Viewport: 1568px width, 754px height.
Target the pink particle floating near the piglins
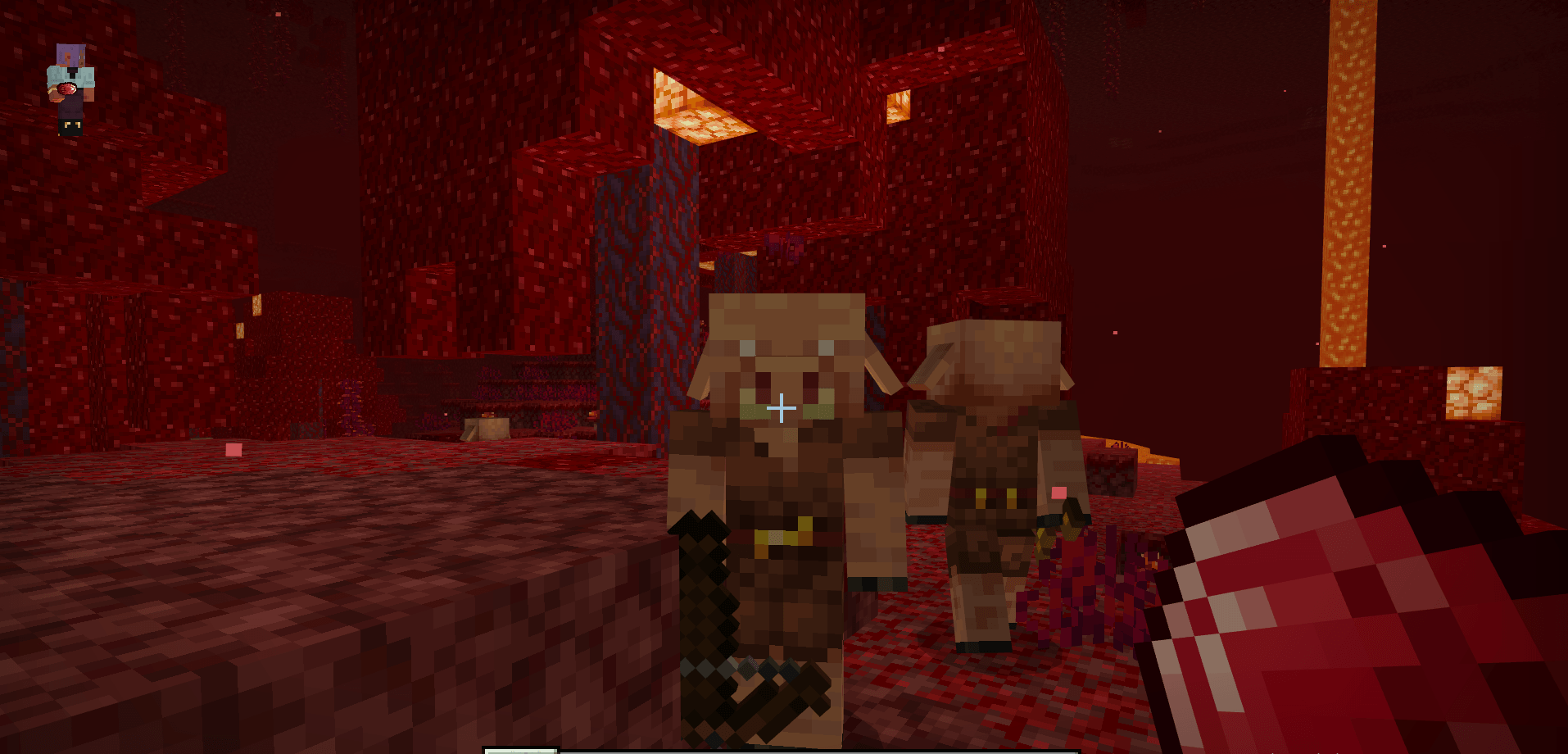pyautogui.click(x=1061, y=492)
